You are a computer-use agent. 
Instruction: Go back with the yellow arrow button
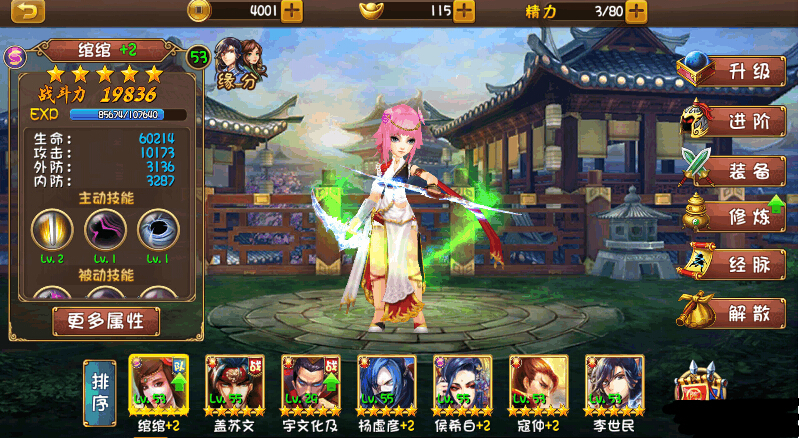tap(30, 12)
